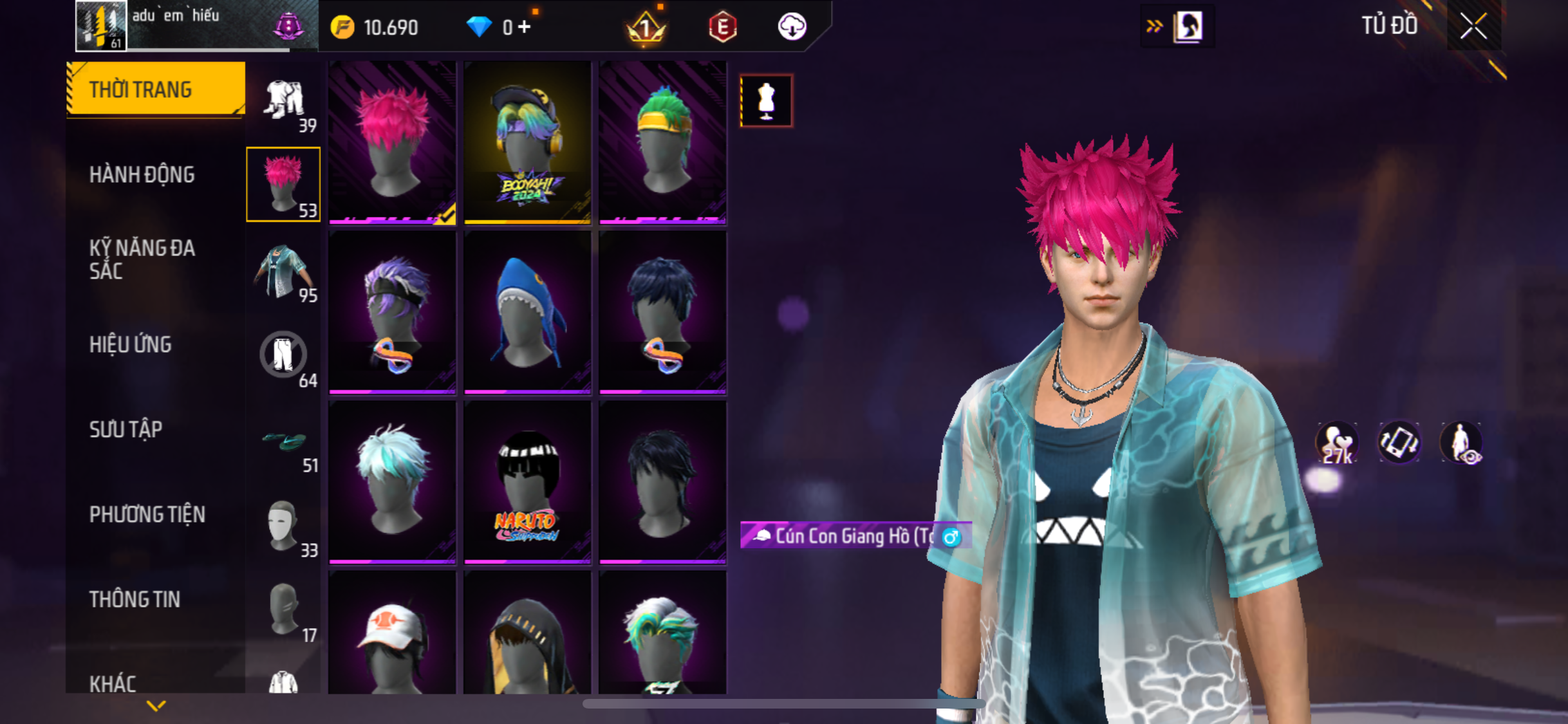Toggle the character view eye icon
Viewport: 1568px width, 724px height.
[1461, 443]
